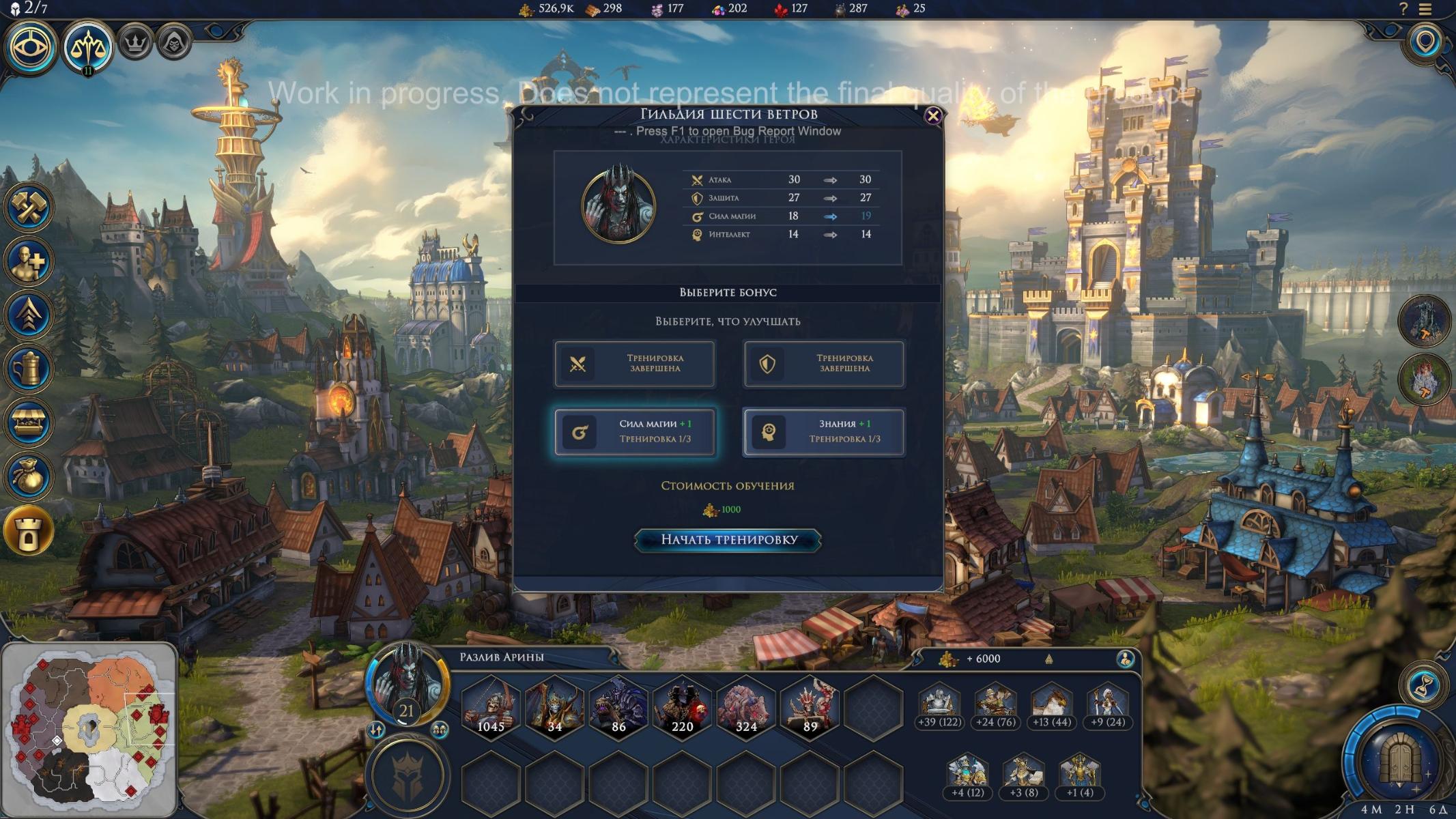Exit town via the door orb button
The image size is (1456, 819).
pyautogui.click(x=1399, y=759)
